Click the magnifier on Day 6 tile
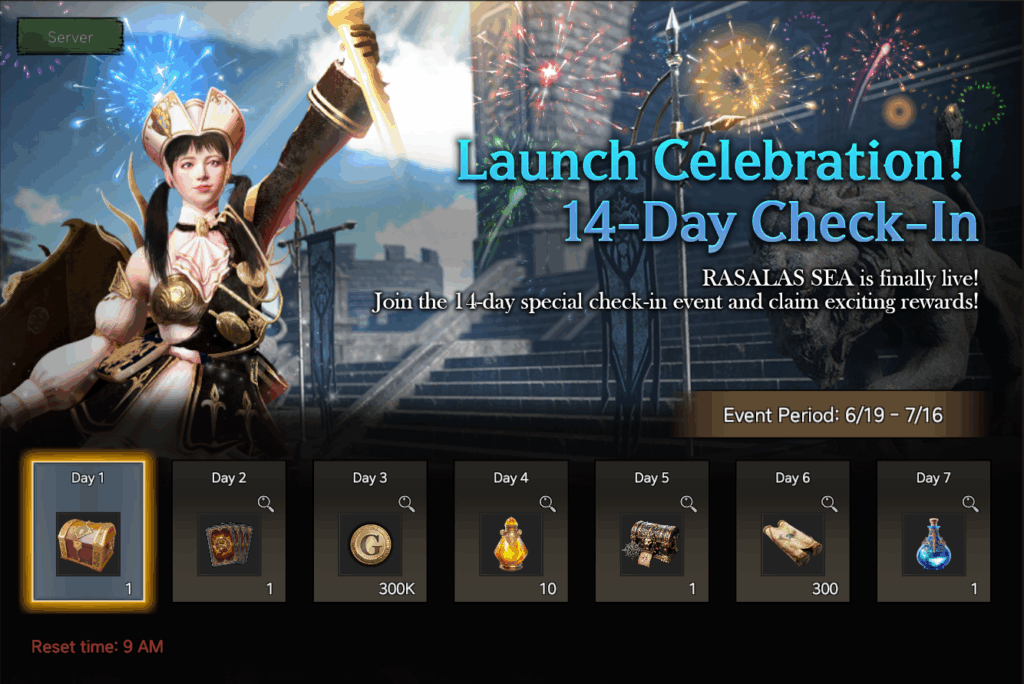 (x=829, y=503)
